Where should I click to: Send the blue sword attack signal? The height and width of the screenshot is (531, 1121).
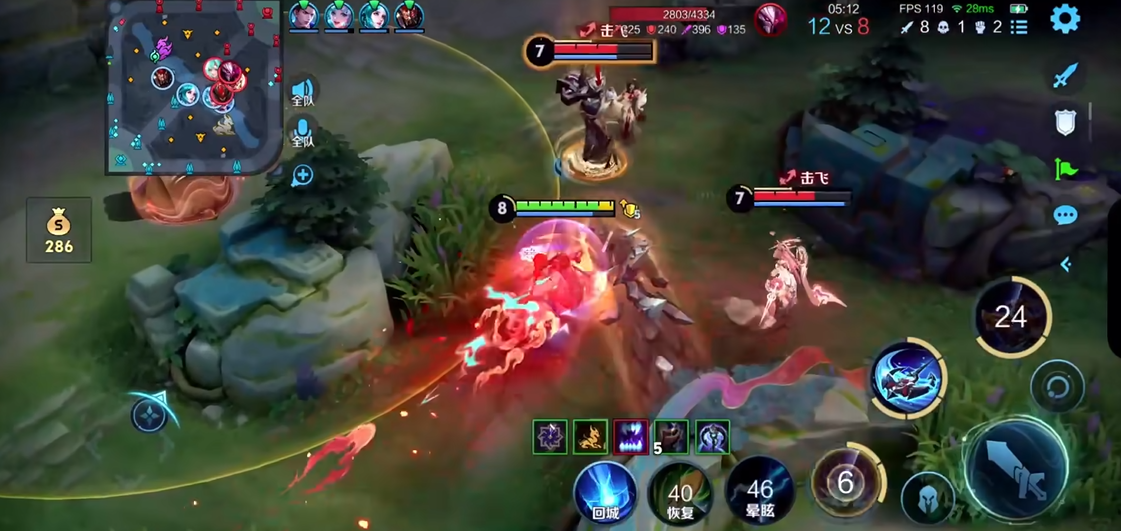(1066, 74)
